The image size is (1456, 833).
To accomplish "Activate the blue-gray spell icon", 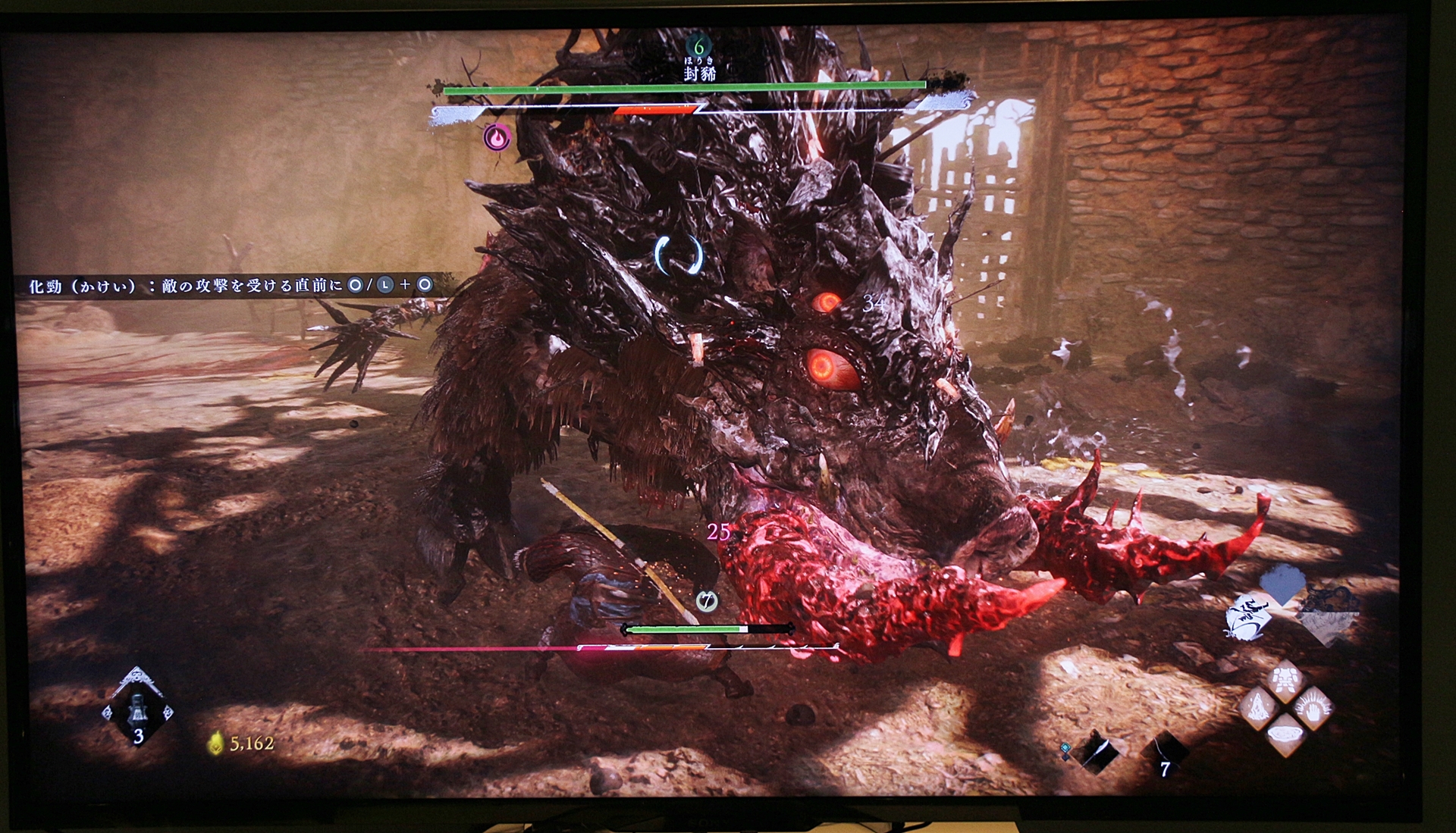I will [1282, 584].
